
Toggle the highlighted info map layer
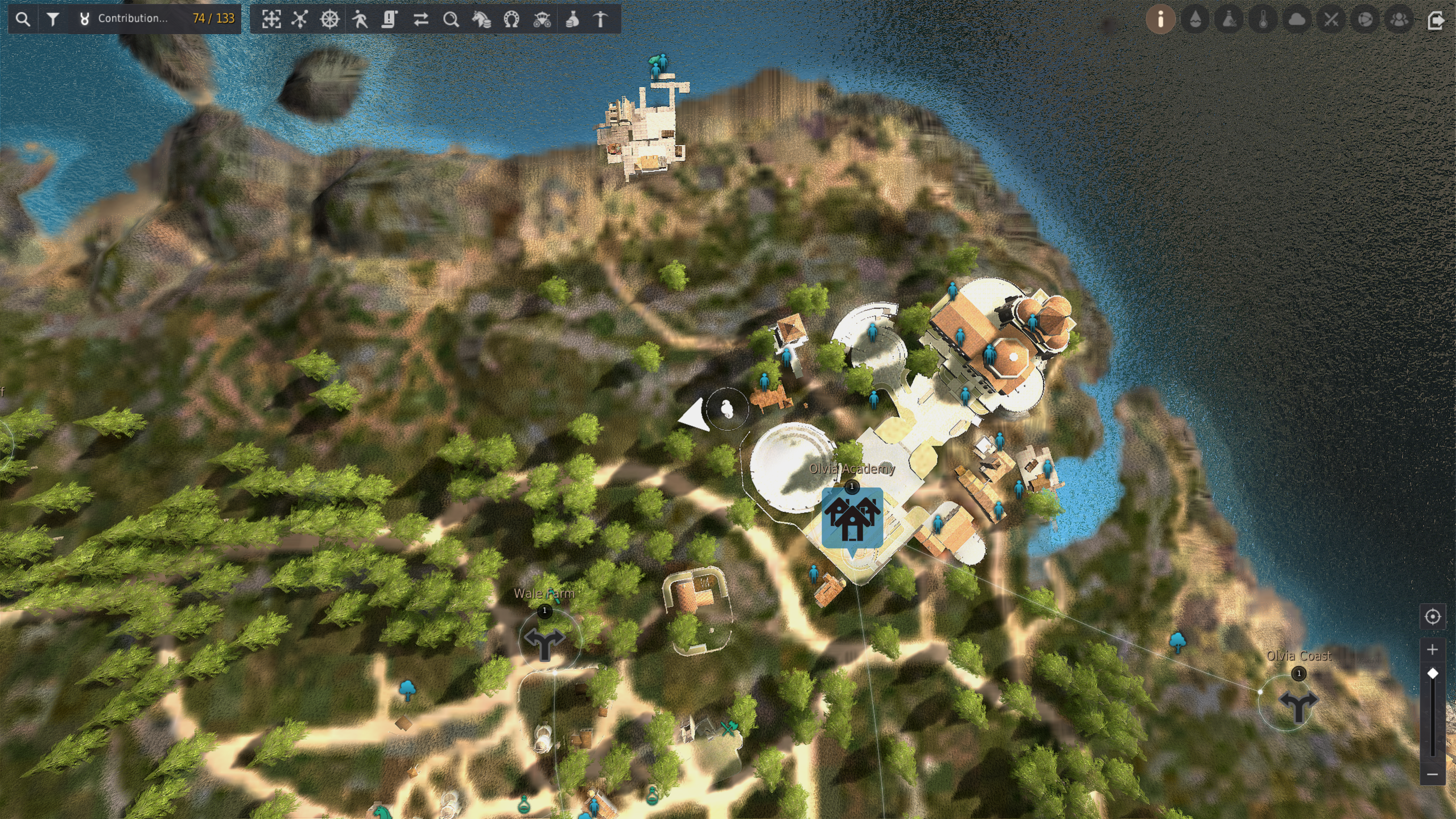[x=1161, y=19]
